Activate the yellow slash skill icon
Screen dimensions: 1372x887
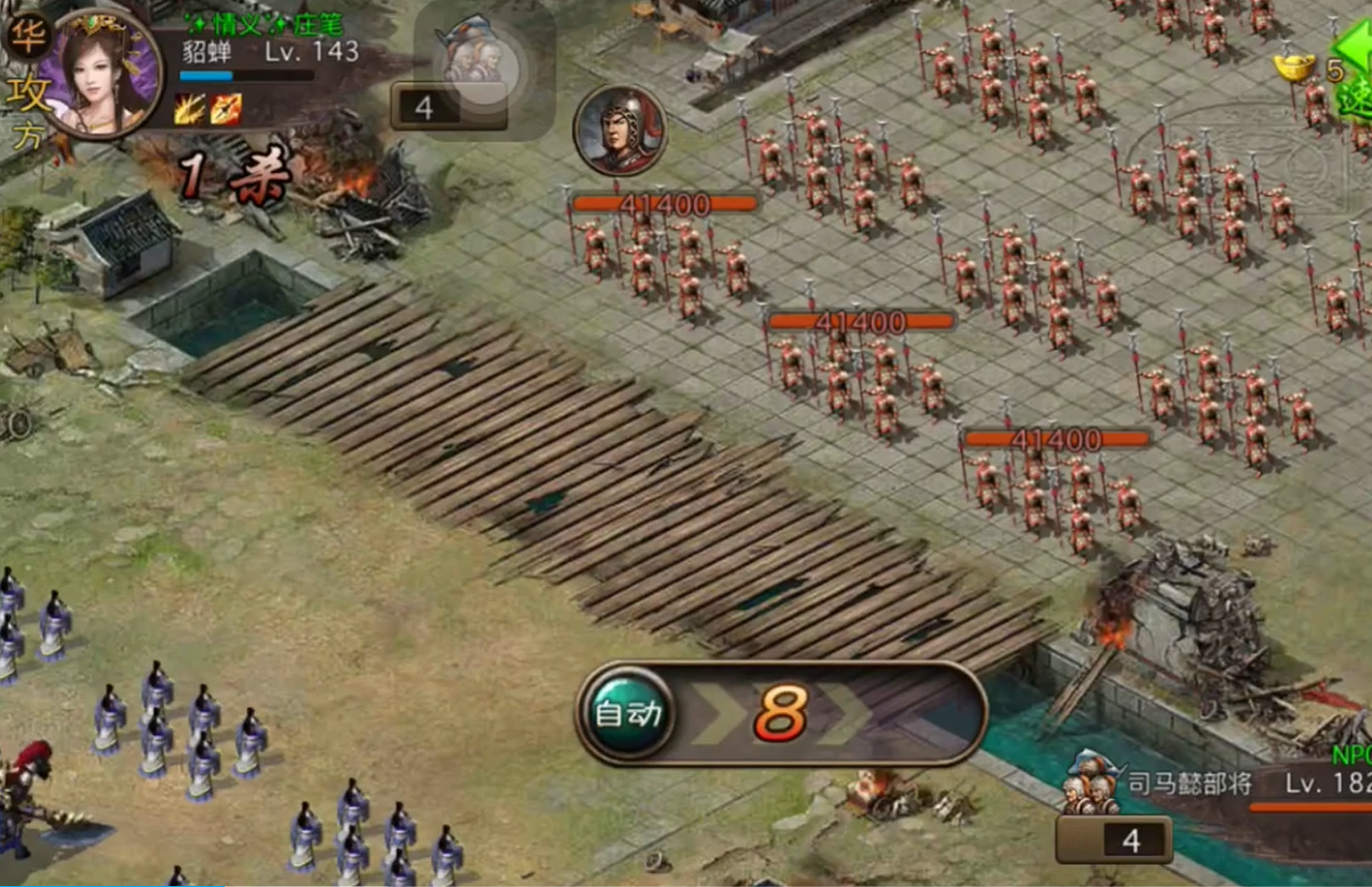pos(189,110)
